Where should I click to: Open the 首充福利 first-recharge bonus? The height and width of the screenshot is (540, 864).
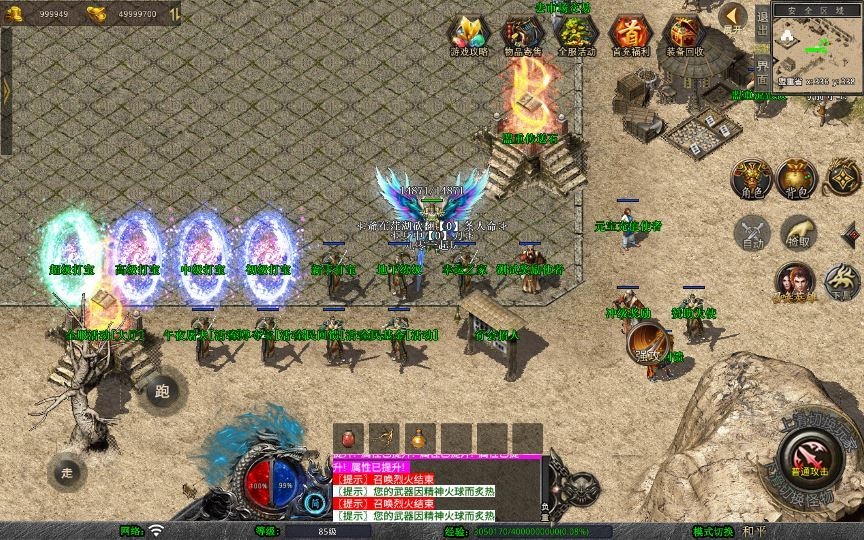630,33
